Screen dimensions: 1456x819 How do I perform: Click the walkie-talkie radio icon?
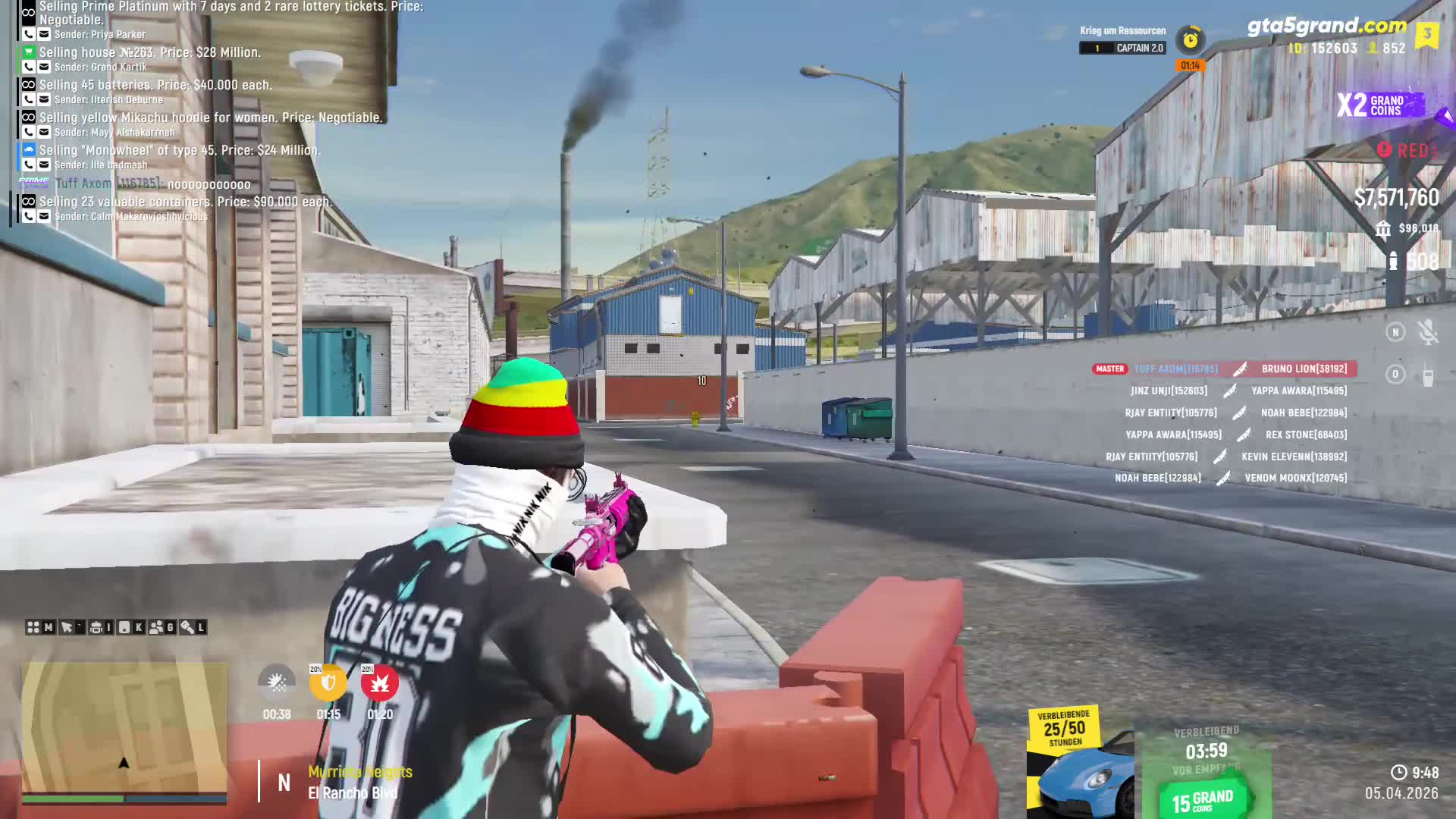[x=1428, y=375]
